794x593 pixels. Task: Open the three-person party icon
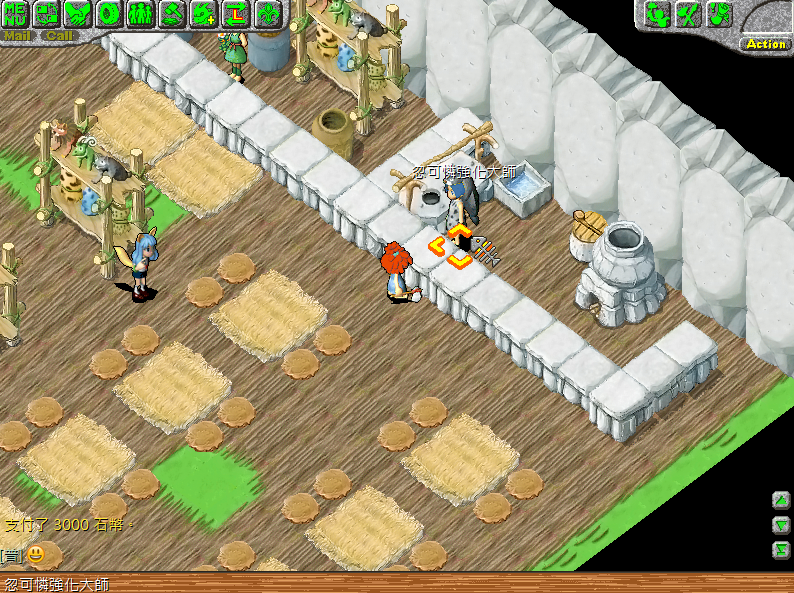pyautogui.click(x=140, y=14)
